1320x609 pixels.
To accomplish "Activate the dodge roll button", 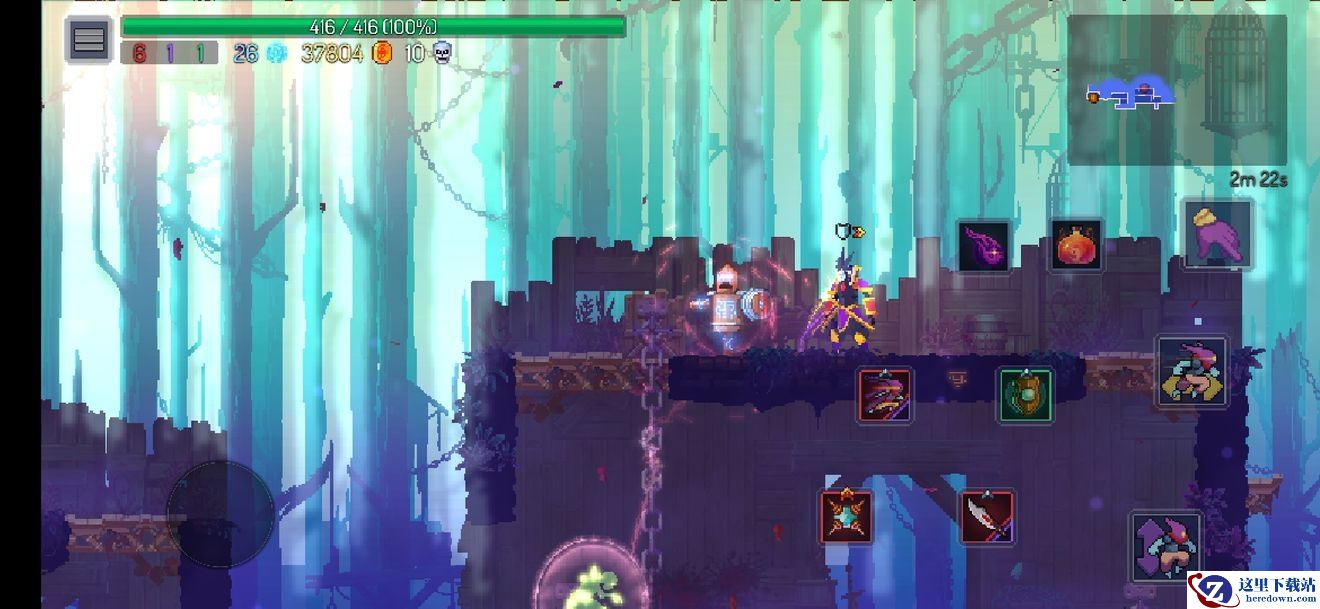I will (1192, 371).
